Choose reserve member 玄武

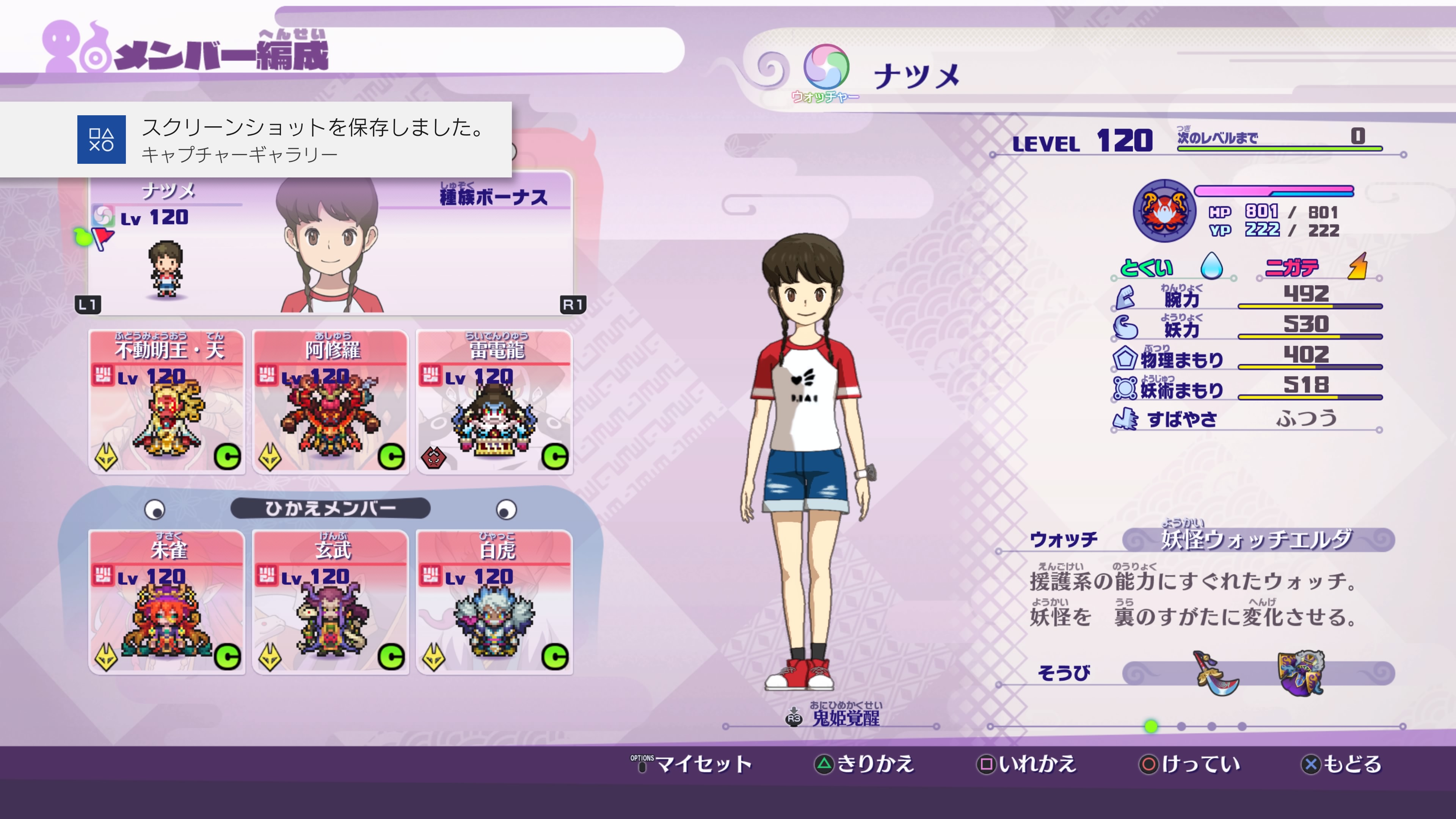[x=331, y=602]
